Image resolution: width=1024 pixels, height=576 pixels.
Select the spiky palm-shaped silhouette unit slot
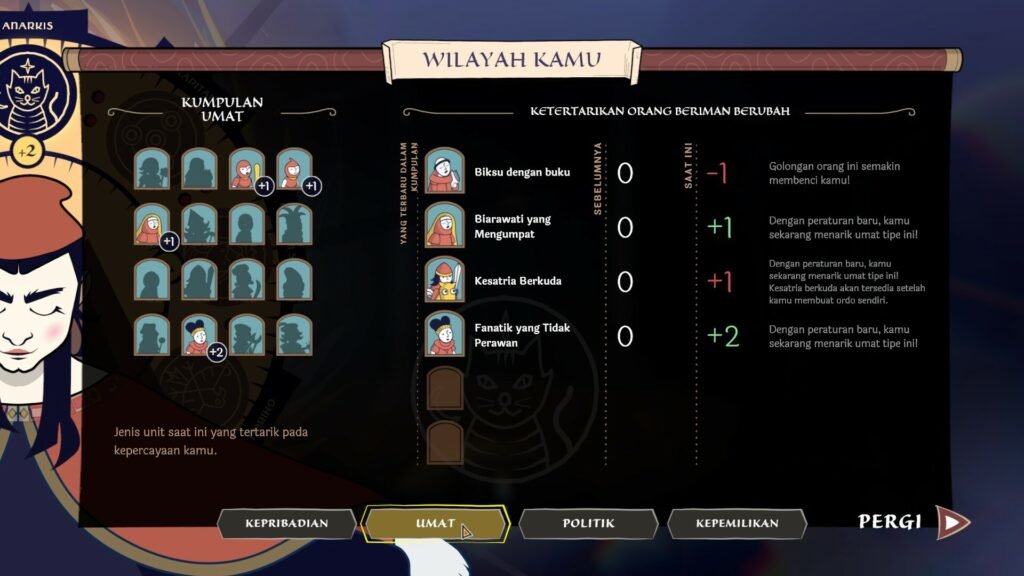[294, 225]
